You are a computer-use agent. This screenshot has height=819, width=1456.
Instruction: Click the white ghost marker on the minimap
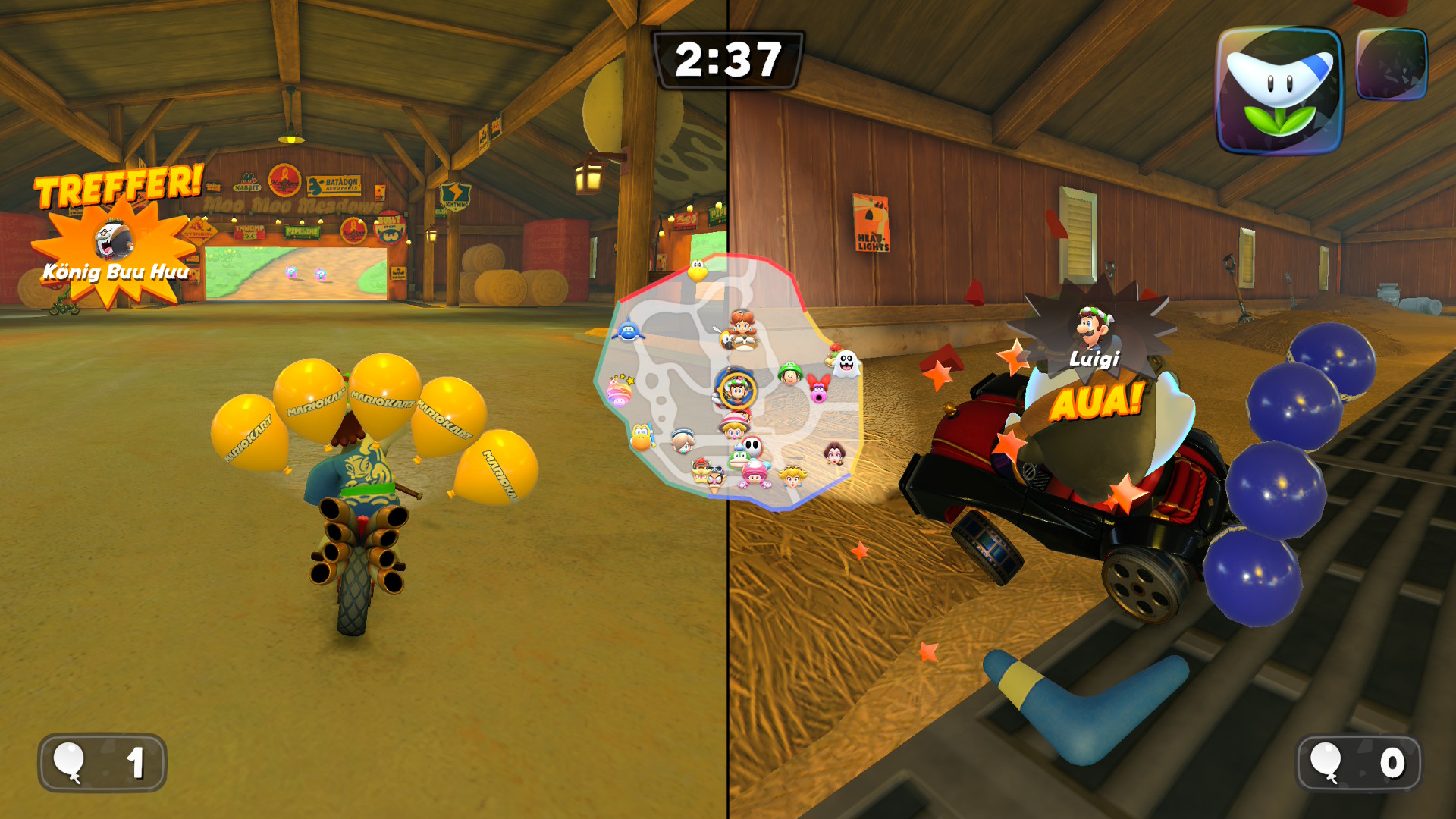846,364
